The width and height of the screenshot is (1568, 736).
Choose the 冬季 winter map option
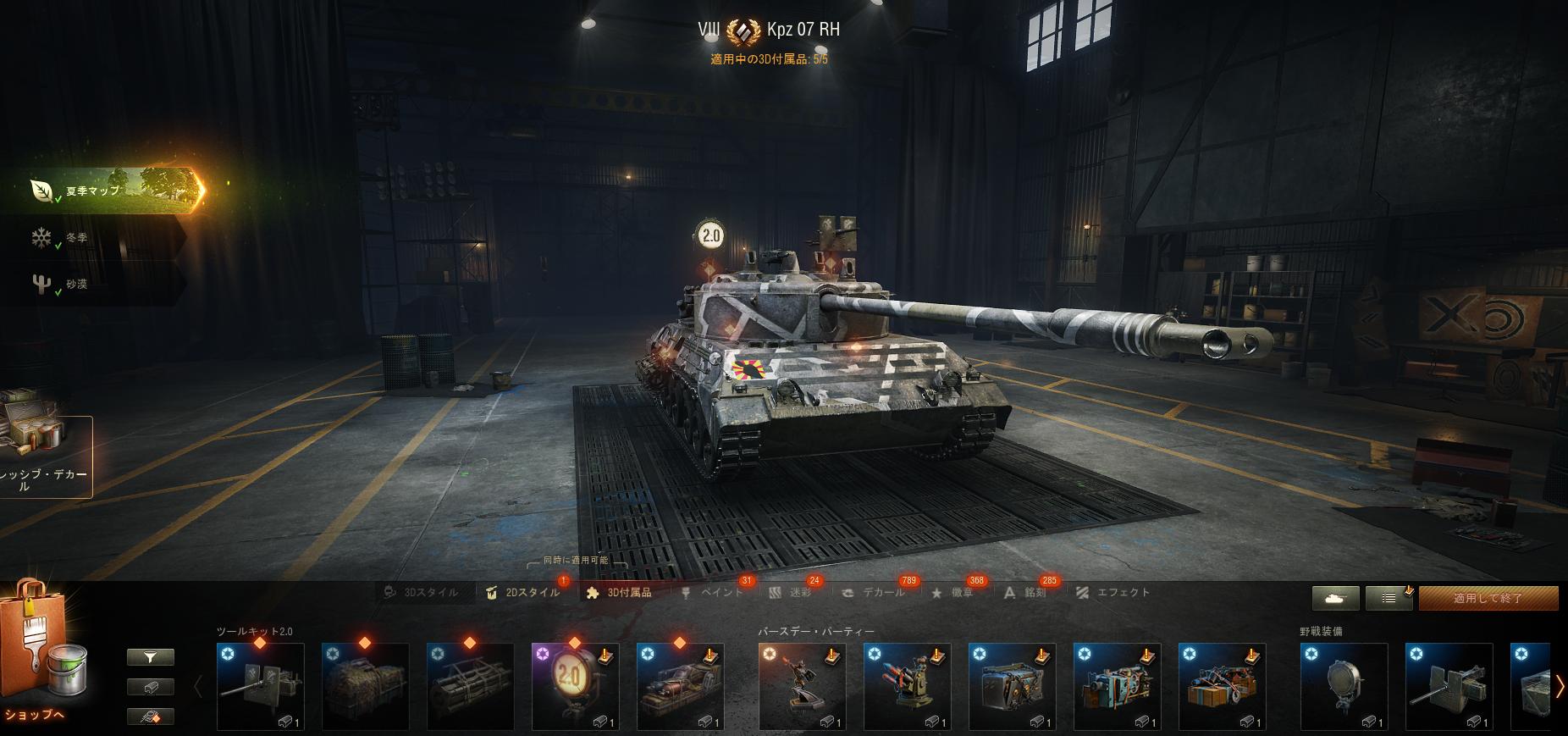76,238
